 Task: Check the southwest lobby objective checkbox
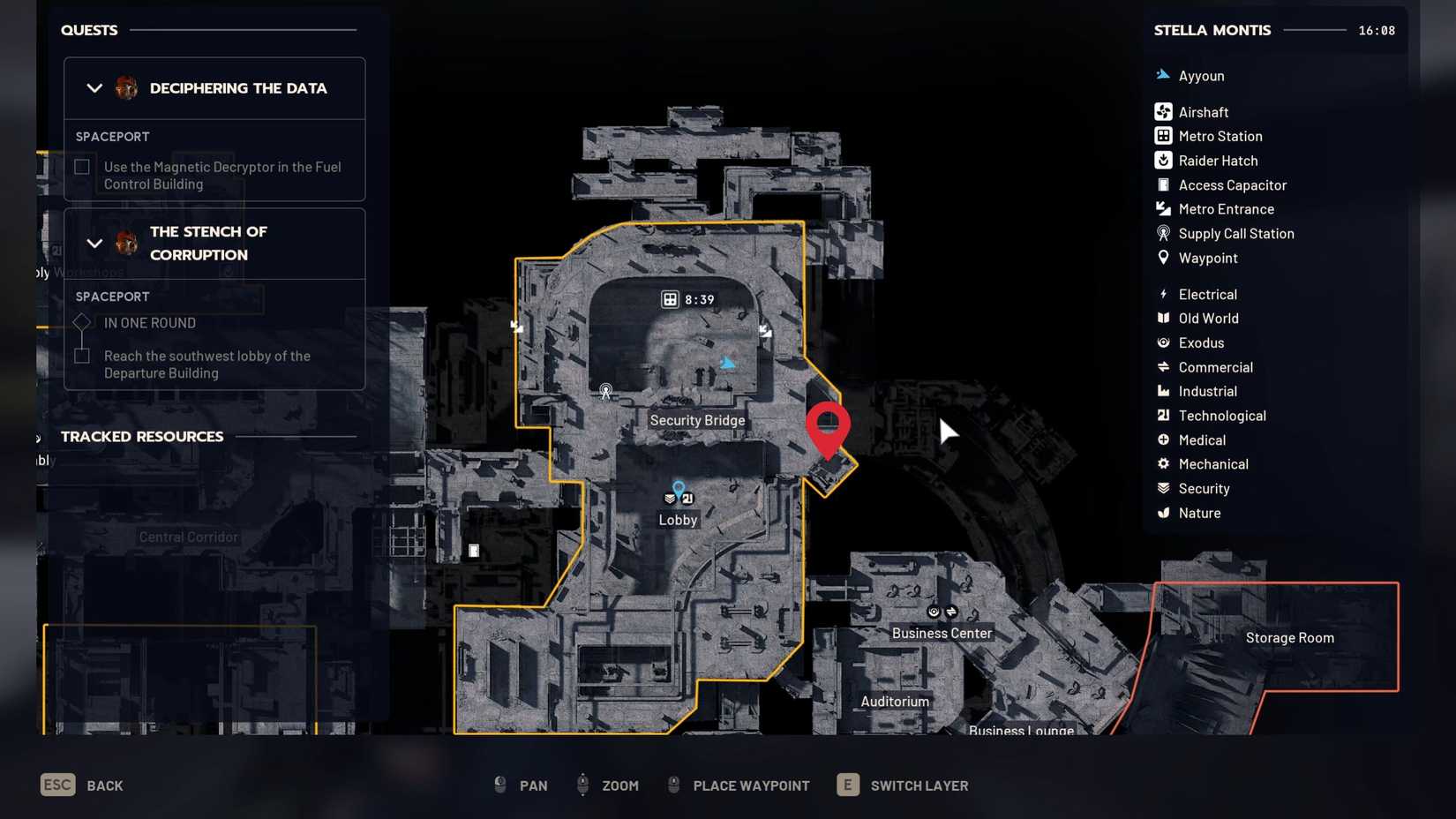tap(81, 356)
